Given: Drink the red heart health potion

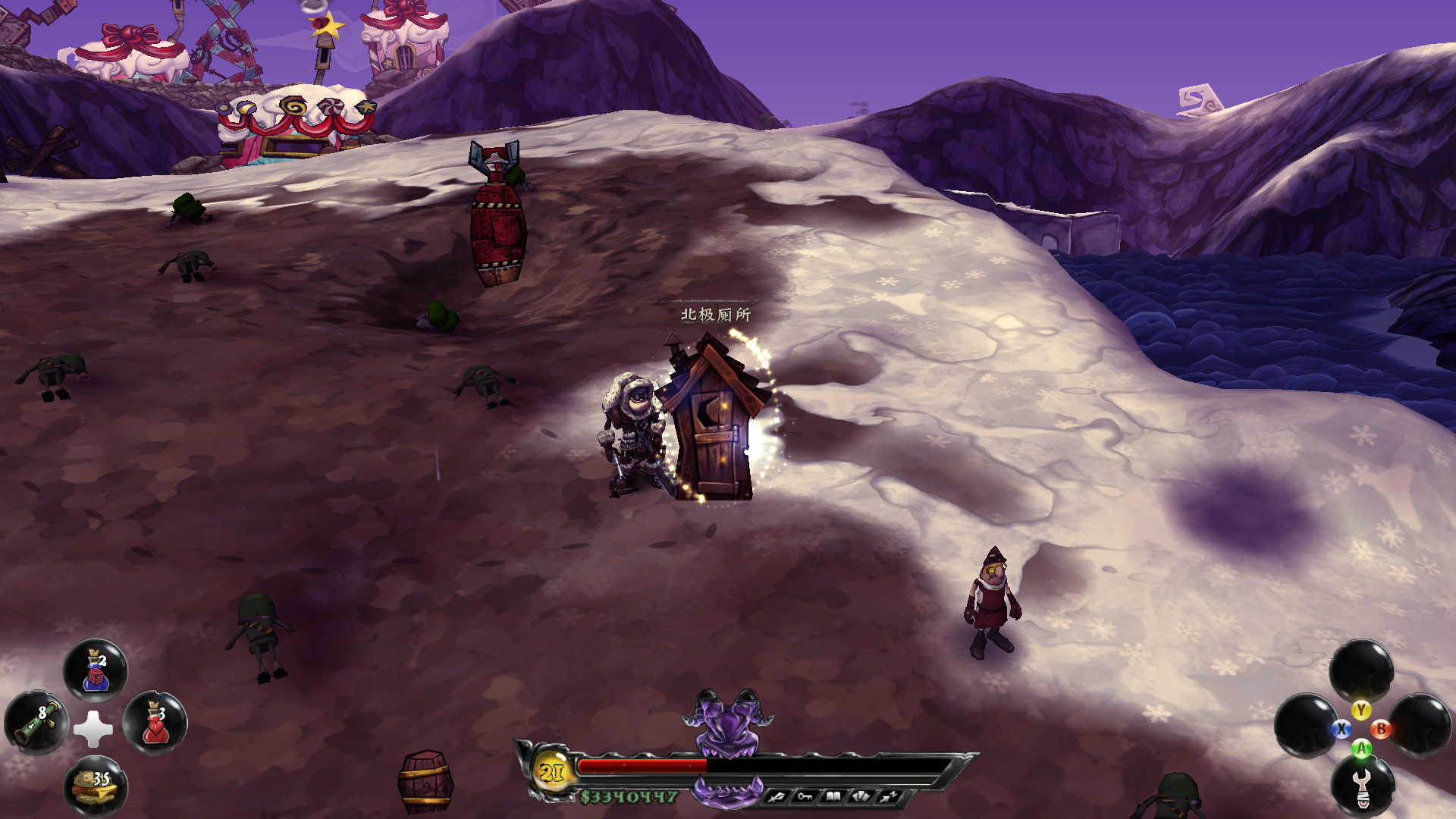Looking at the screenshot, I should [155, 724].
